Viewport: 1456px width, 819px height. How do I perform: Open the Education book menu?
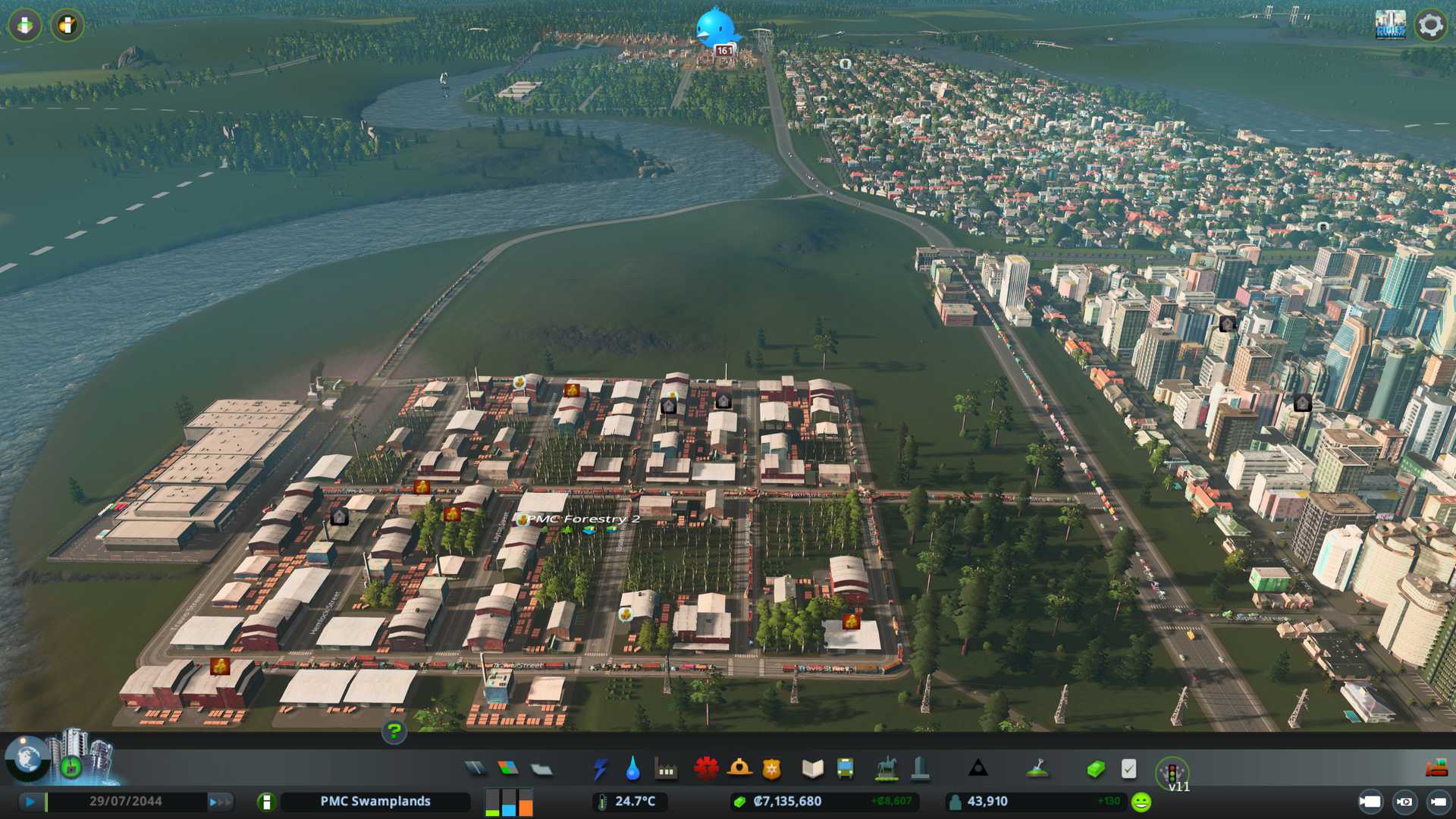pyautogui.click(x=812, y=769)
